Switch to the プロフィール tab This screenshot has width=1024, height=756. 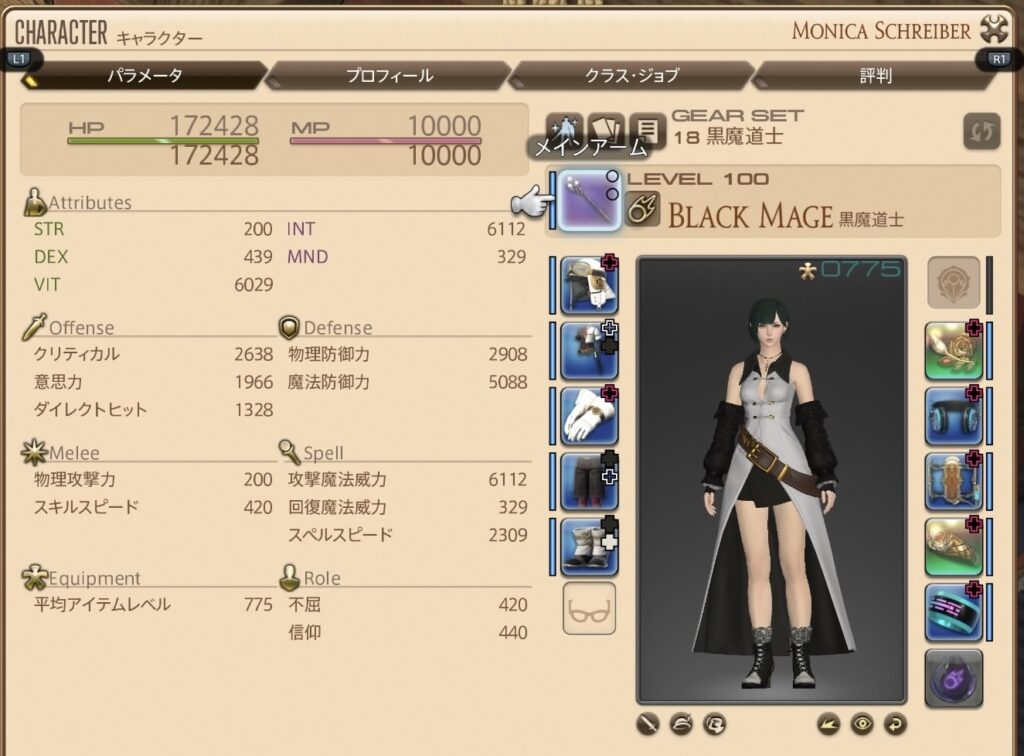[x=389, y=75]
